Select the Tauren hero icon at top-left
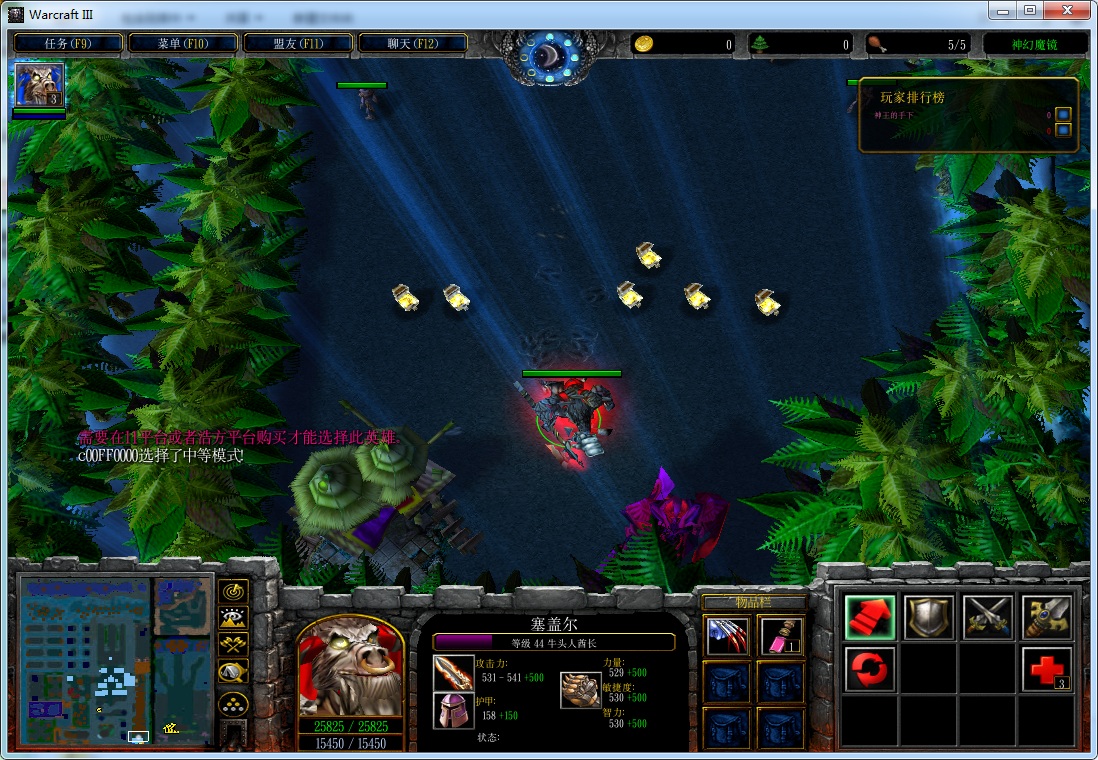This screenshot has width=1098, height=760. (39, 85)
